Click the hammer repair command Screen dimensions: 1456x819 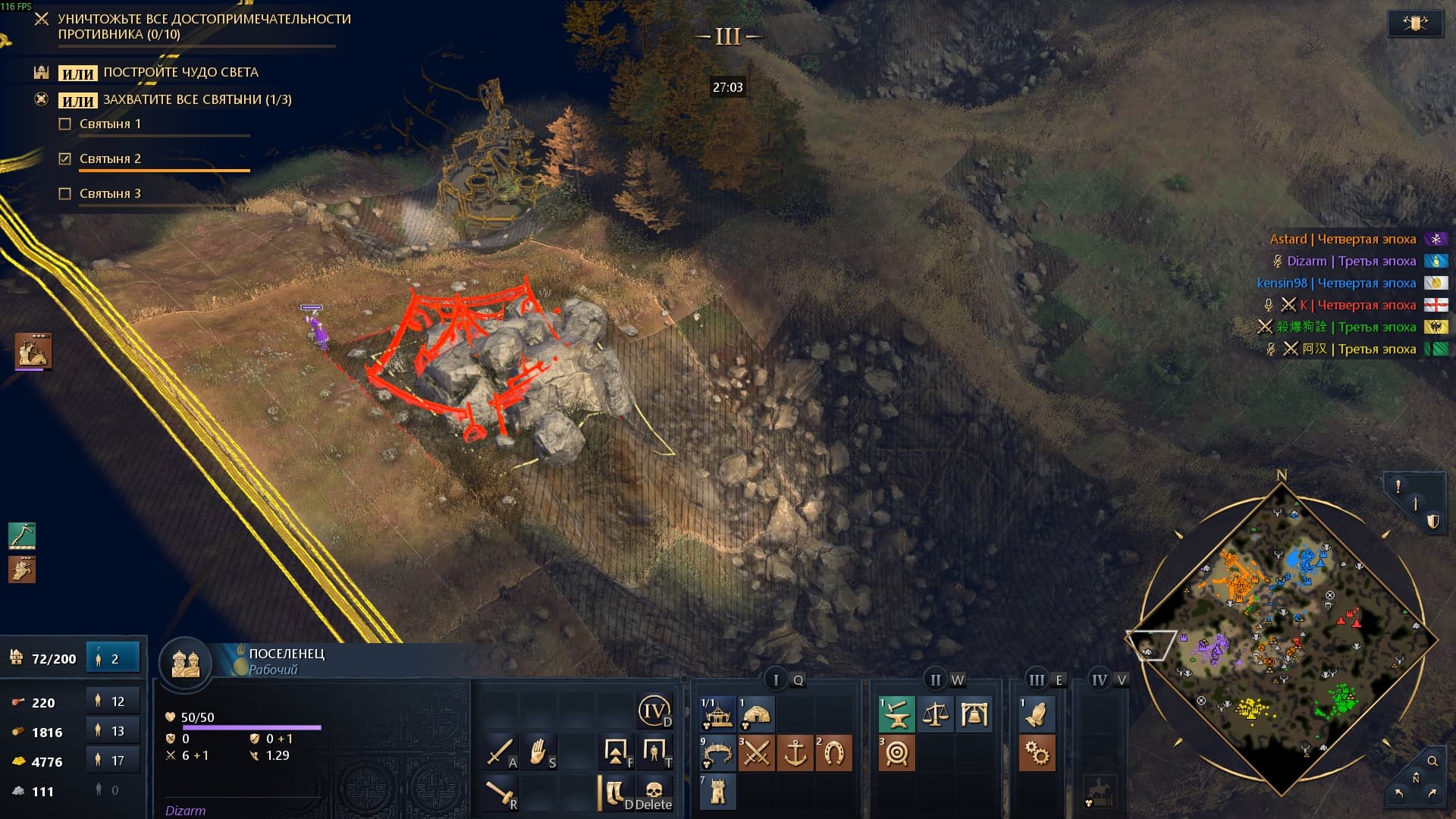[x=500, y=792]
